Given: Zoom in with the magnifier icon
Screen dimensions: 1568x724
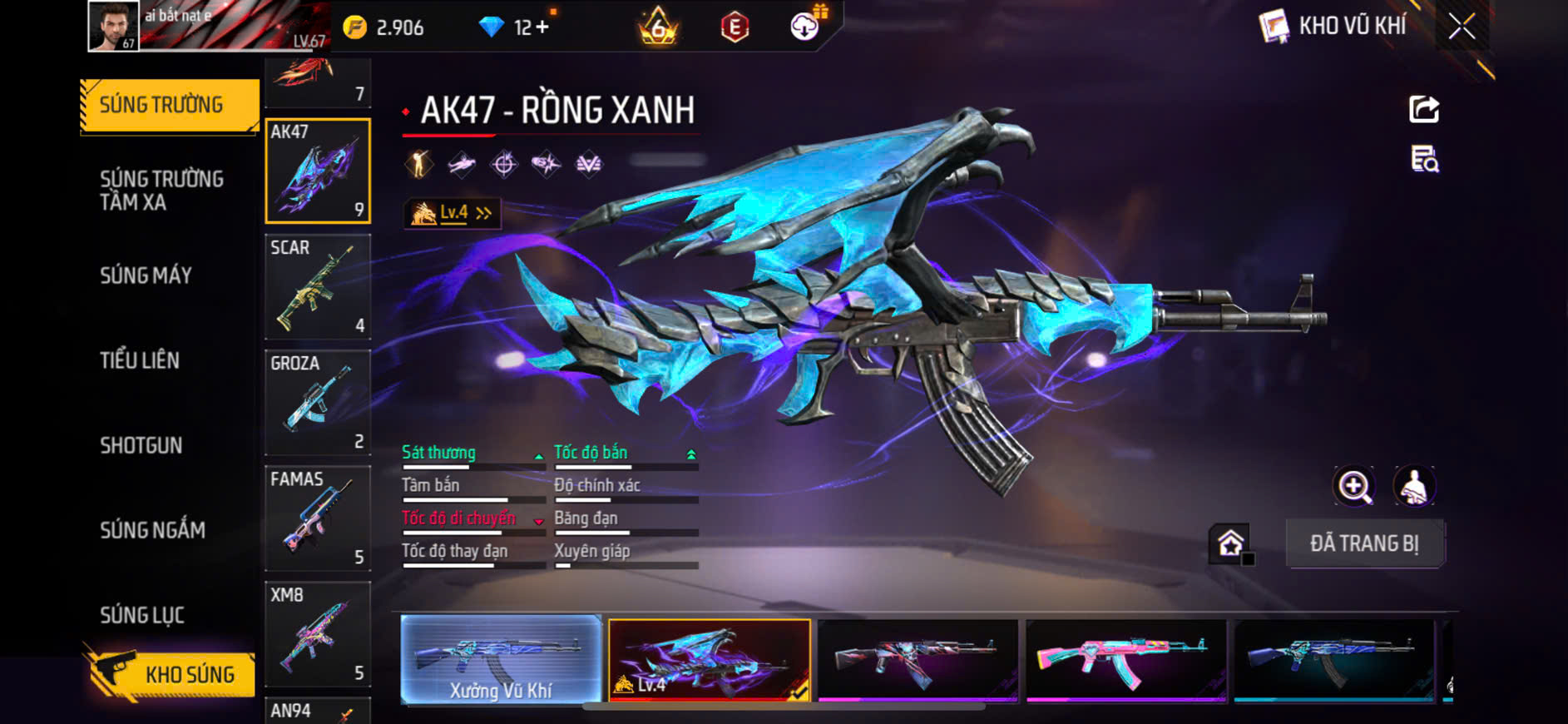Looking at the screenshot, I should coord(1354,486).
